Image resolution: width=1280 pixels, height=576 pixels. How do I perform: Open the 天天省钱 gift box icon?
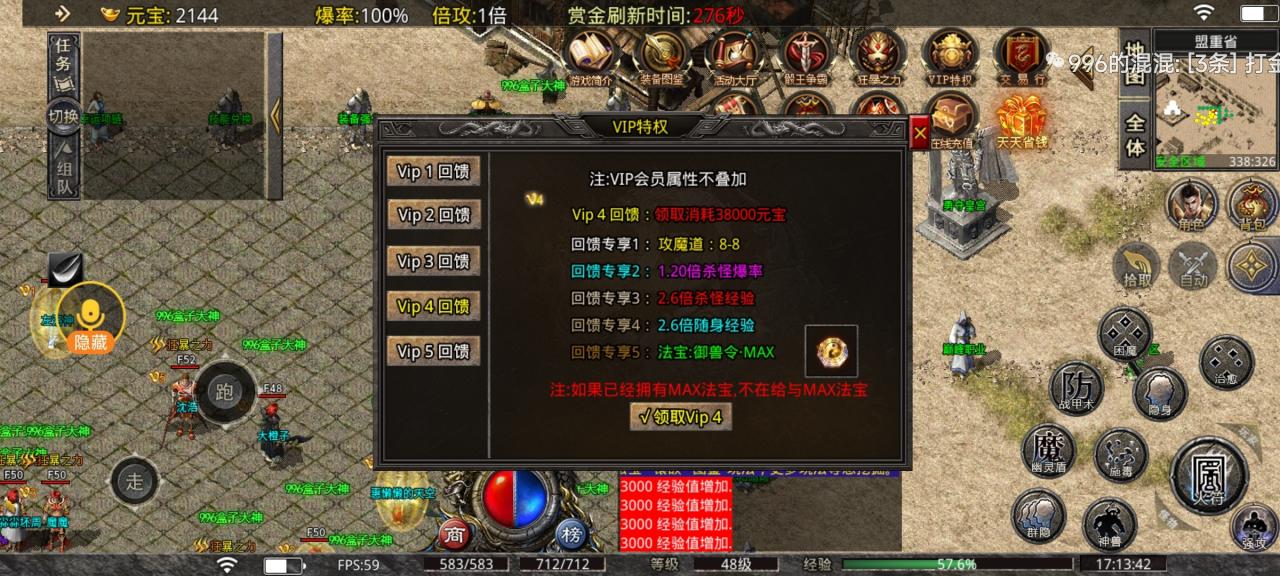(x=1021, y=120)
